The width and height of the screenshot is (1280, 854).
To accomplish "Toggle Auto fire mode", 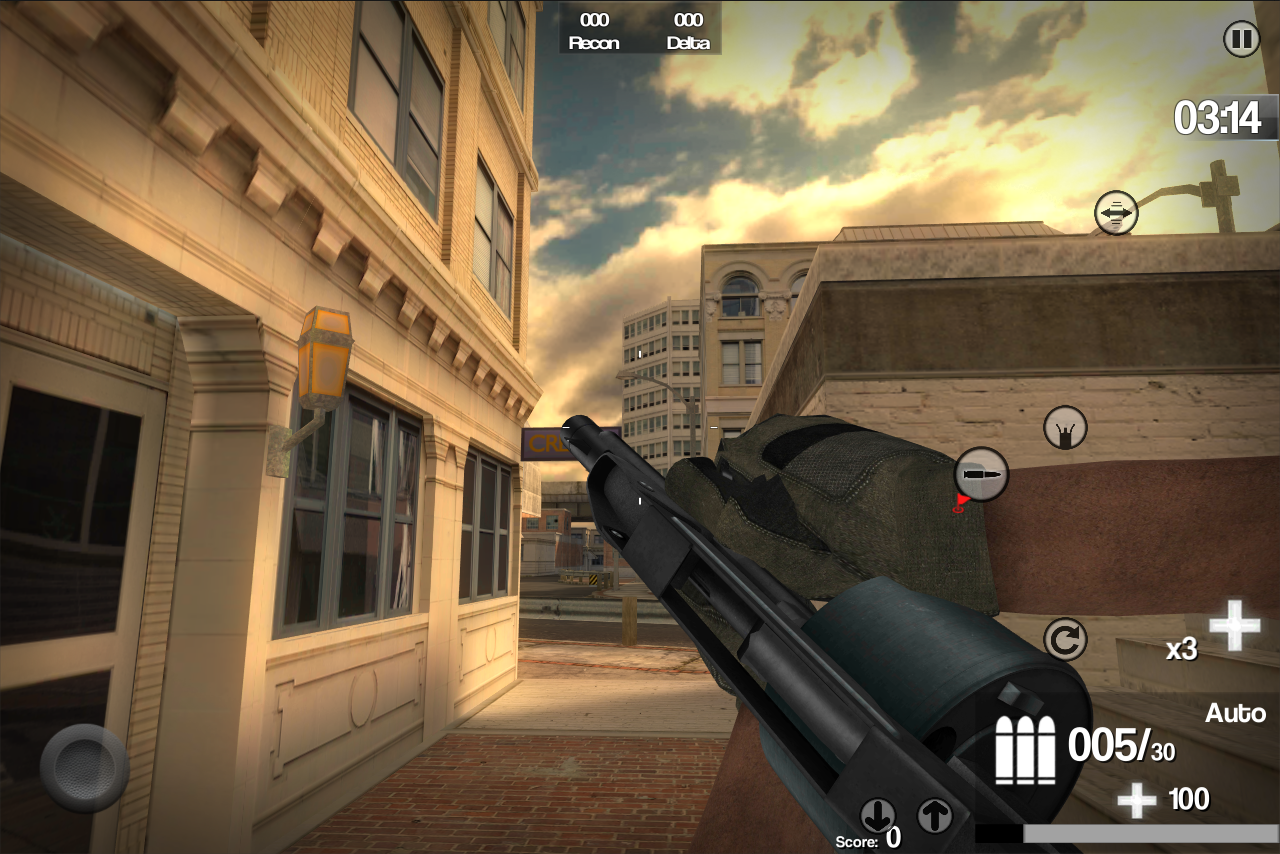I will [x=1236, y=713].
